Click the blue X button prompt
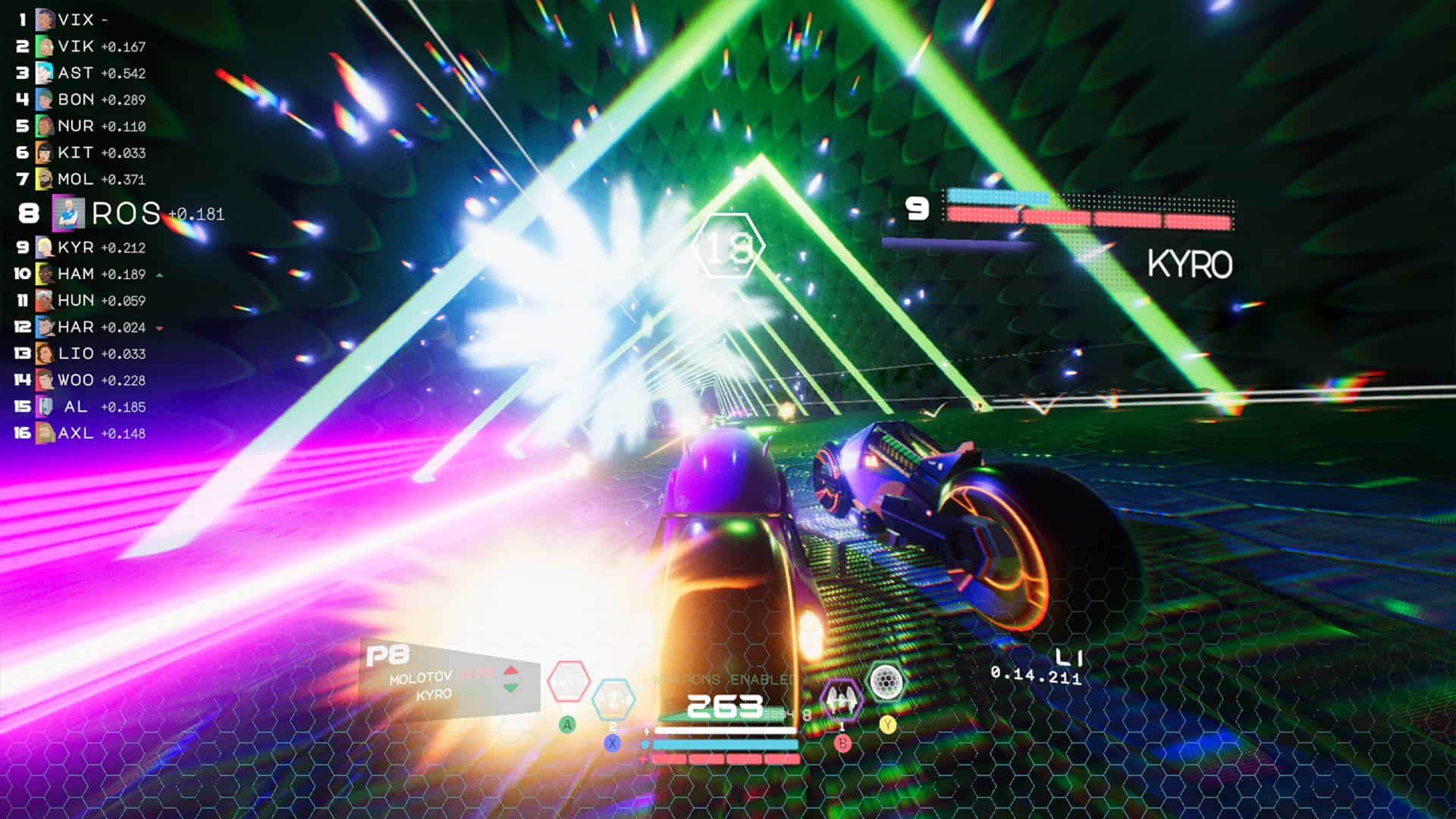Image resolution: width=1456 pixels, height=819 pixels. [x=612, y=743]
